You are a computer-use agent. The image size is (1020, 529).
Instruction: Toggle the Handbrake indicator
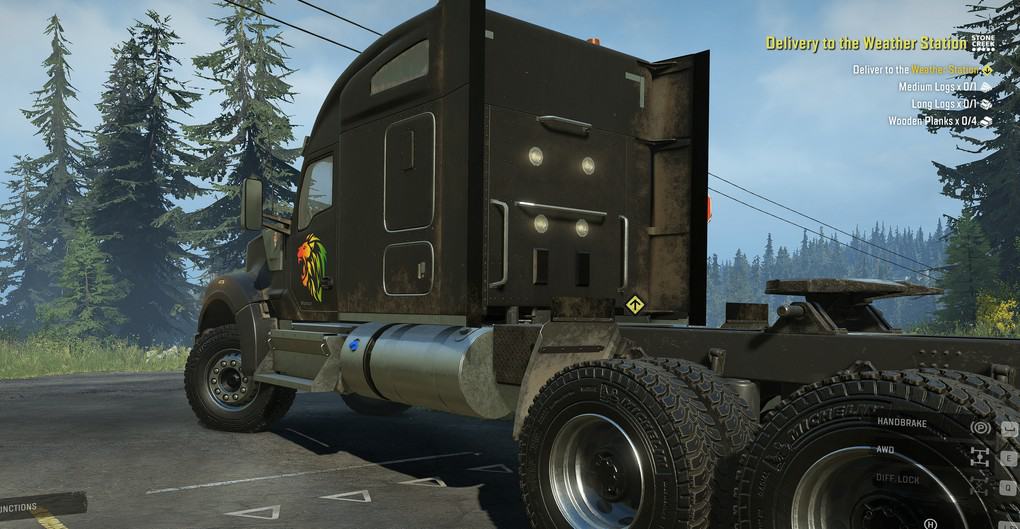click(982, 427)
